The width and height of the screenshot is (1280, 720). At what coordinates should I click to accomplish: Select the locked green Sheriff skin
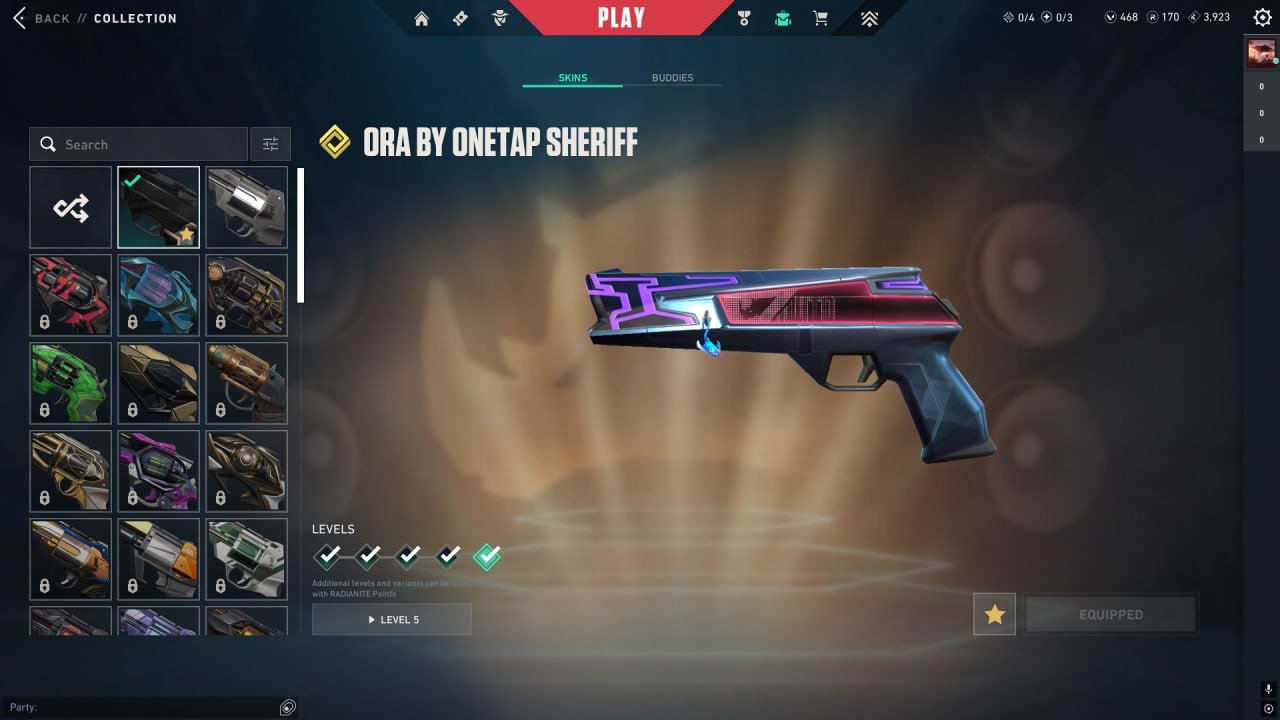click(x=71, y=383)
